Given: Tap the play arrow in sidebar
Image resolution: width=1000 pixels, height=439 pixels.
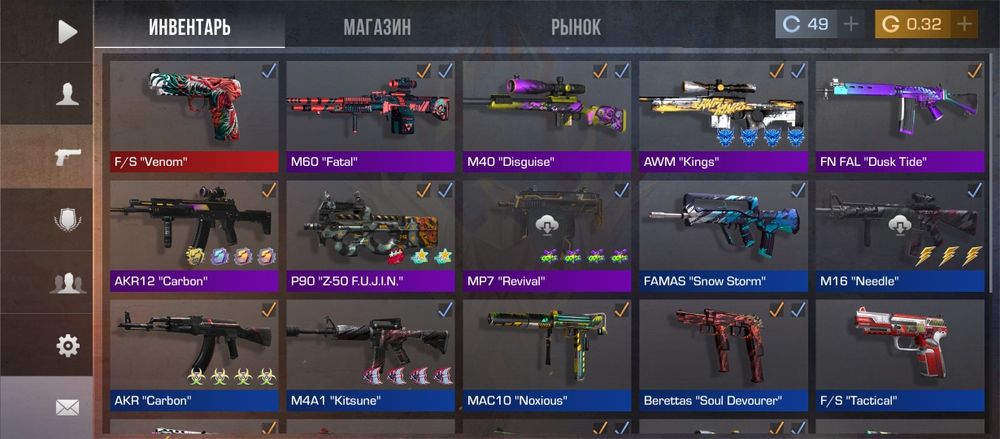Looking at the screenshot, I should pos(67,32).
